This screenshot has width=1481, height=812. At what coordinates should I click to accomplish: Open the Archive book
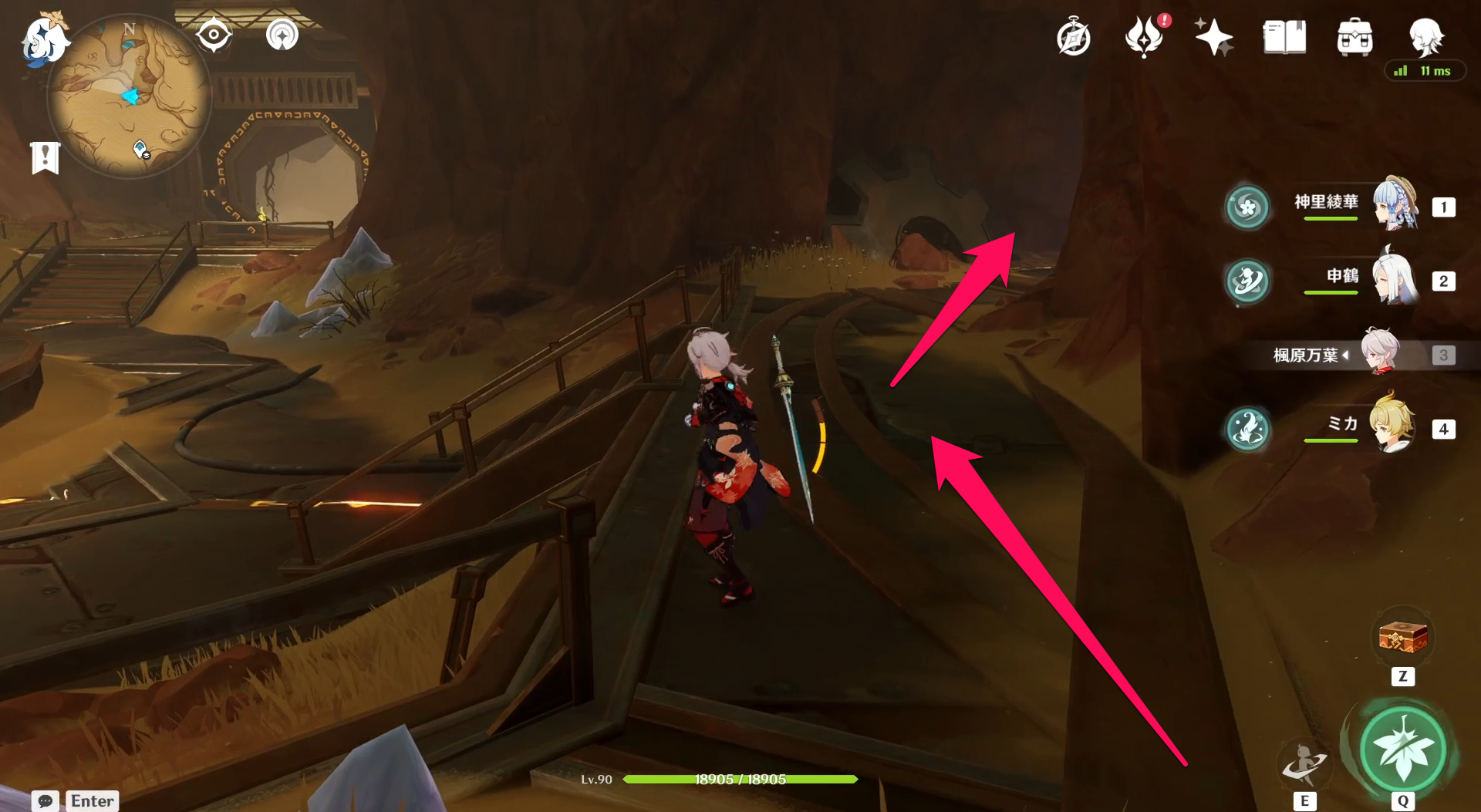(1284, 35)
